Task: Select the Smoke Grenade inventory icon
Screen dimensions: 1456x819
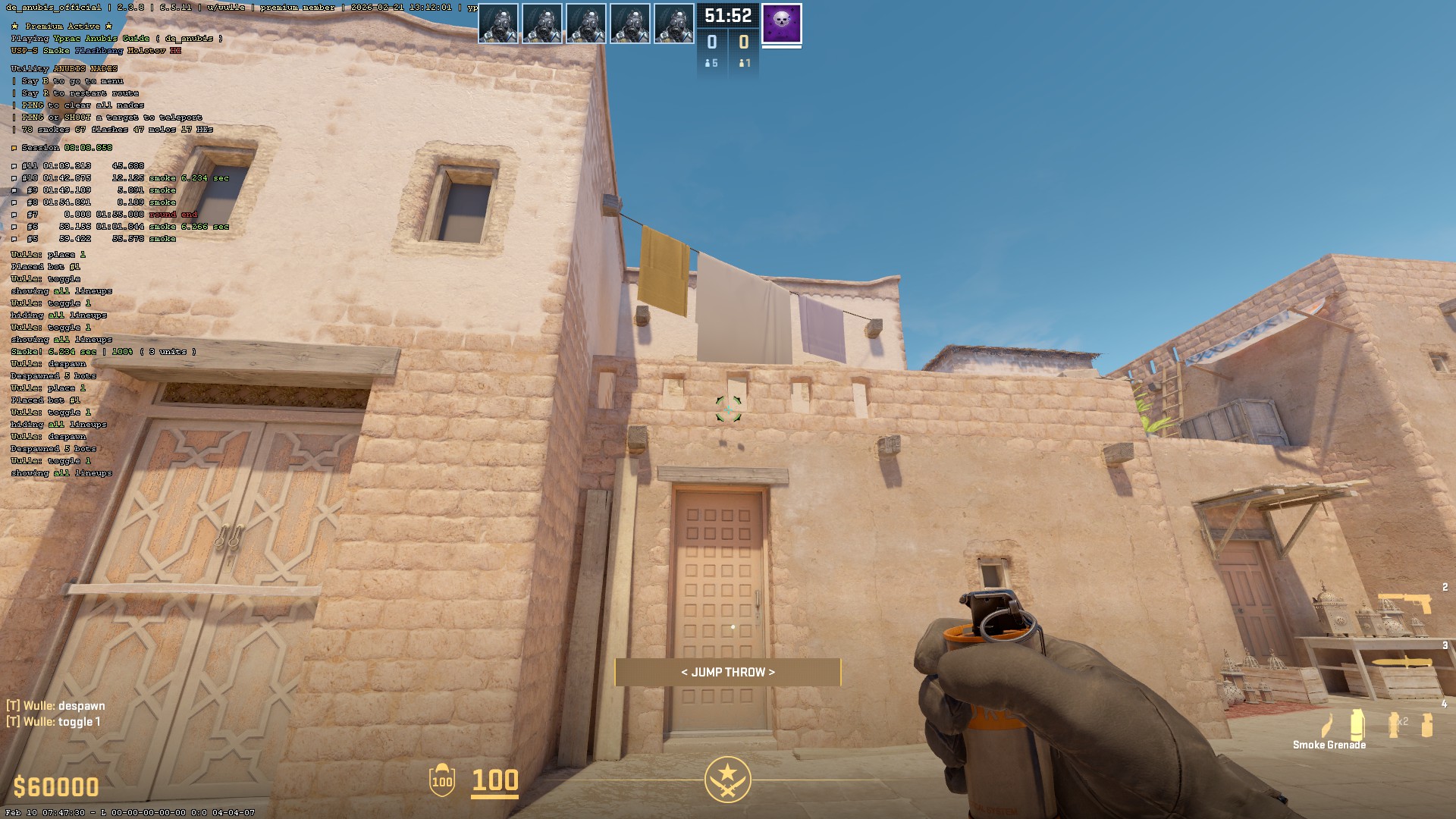Action: point(1357,724)
